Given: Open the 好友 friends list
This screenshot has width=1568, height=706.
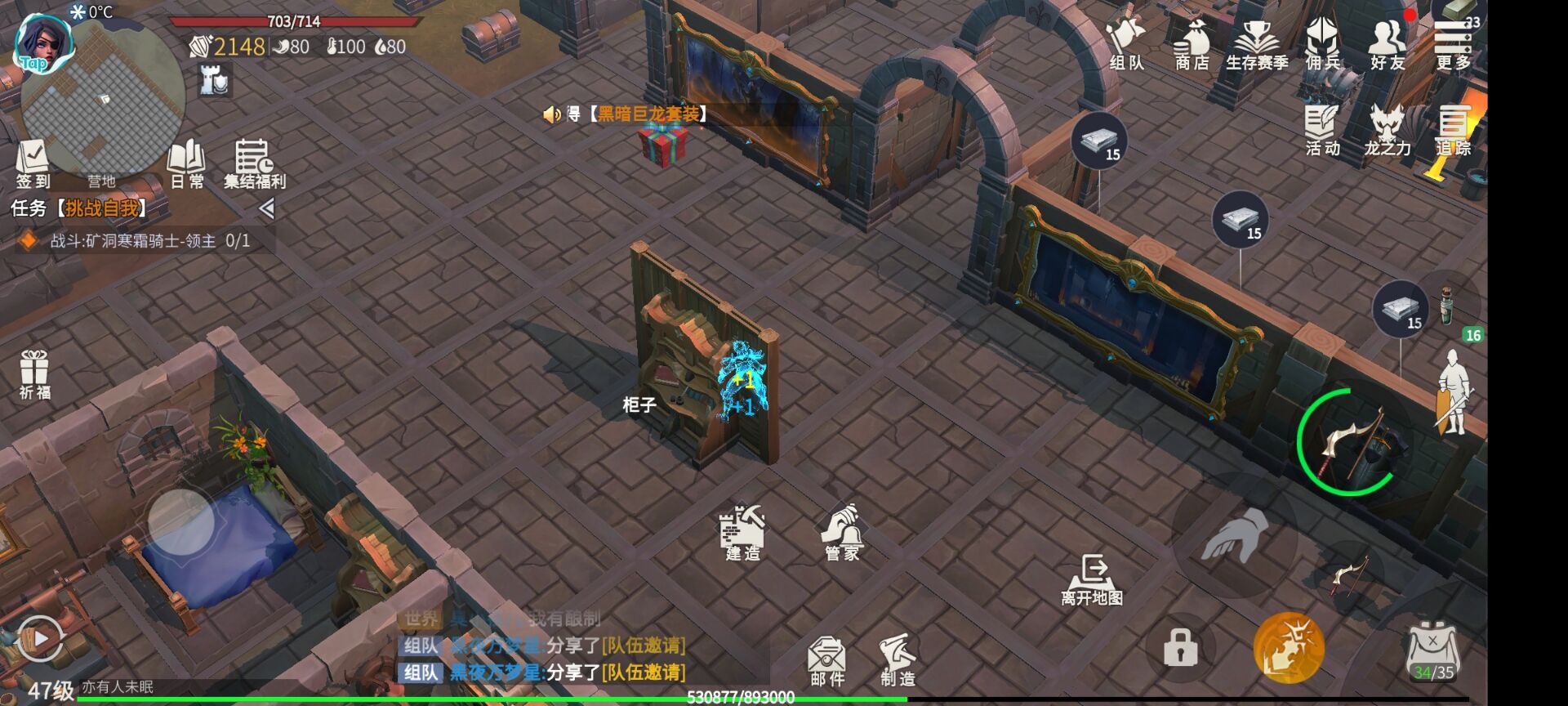Looking at the screenshot, I should point(1387,45).
